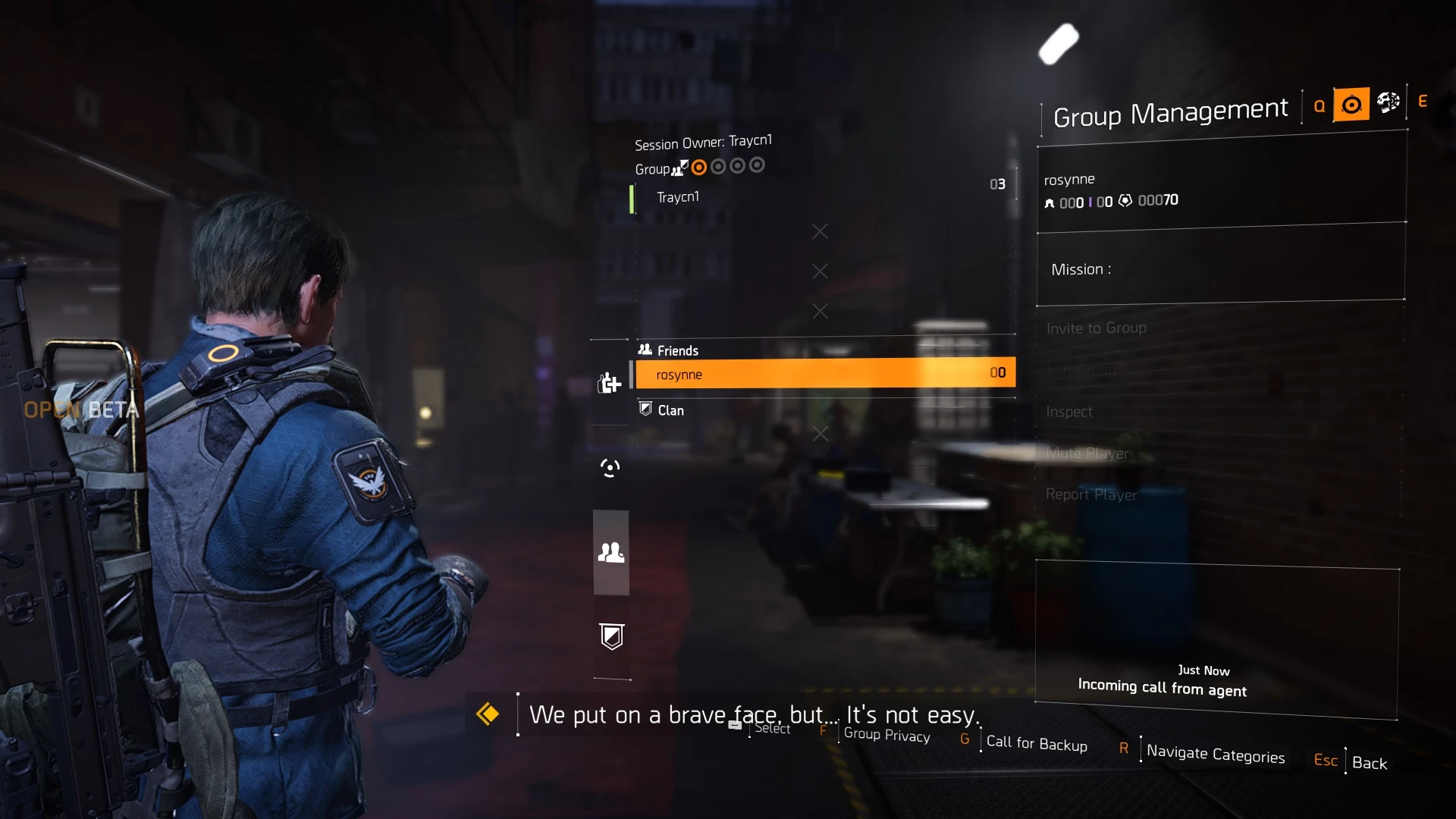Click Call for Backup
The width and height of the screenshot is (1456, 819).
click(x=1037, y=745)
